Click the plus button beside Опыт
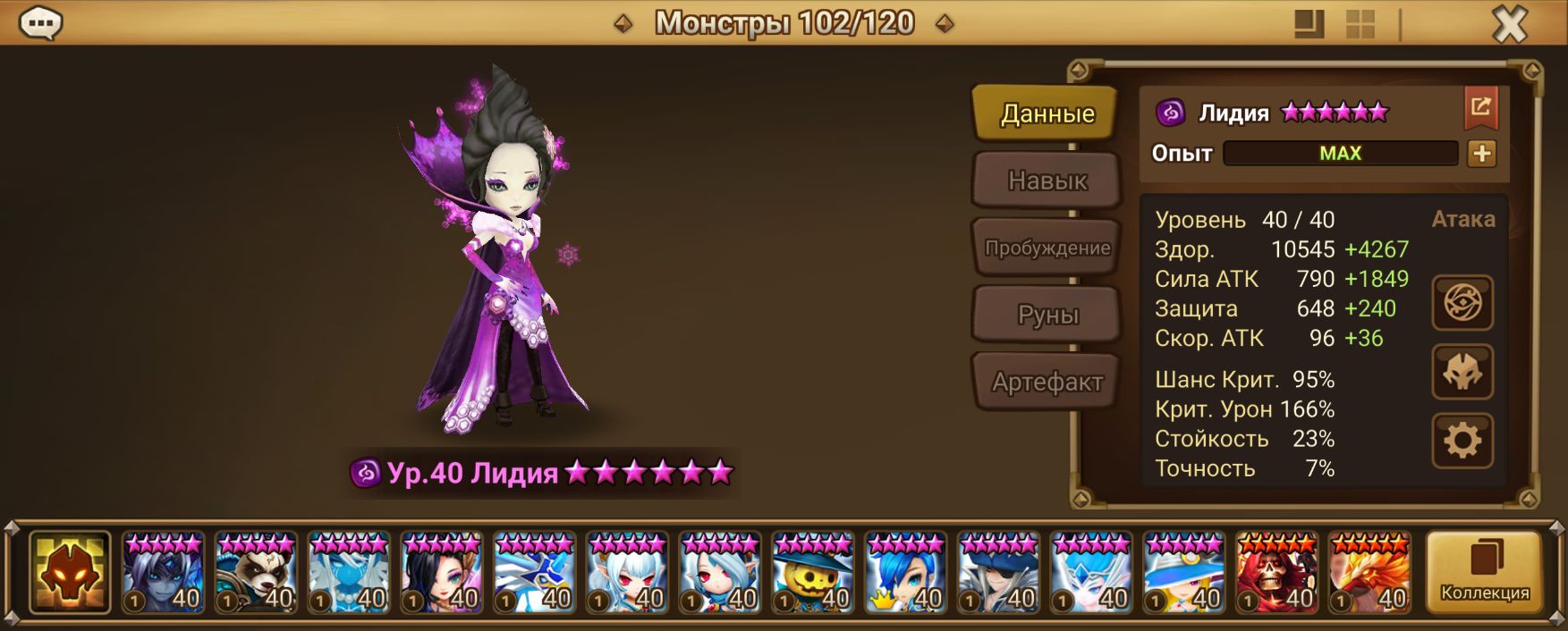The width and height of the screenshot is (1568, 631). click(1481, 154)
